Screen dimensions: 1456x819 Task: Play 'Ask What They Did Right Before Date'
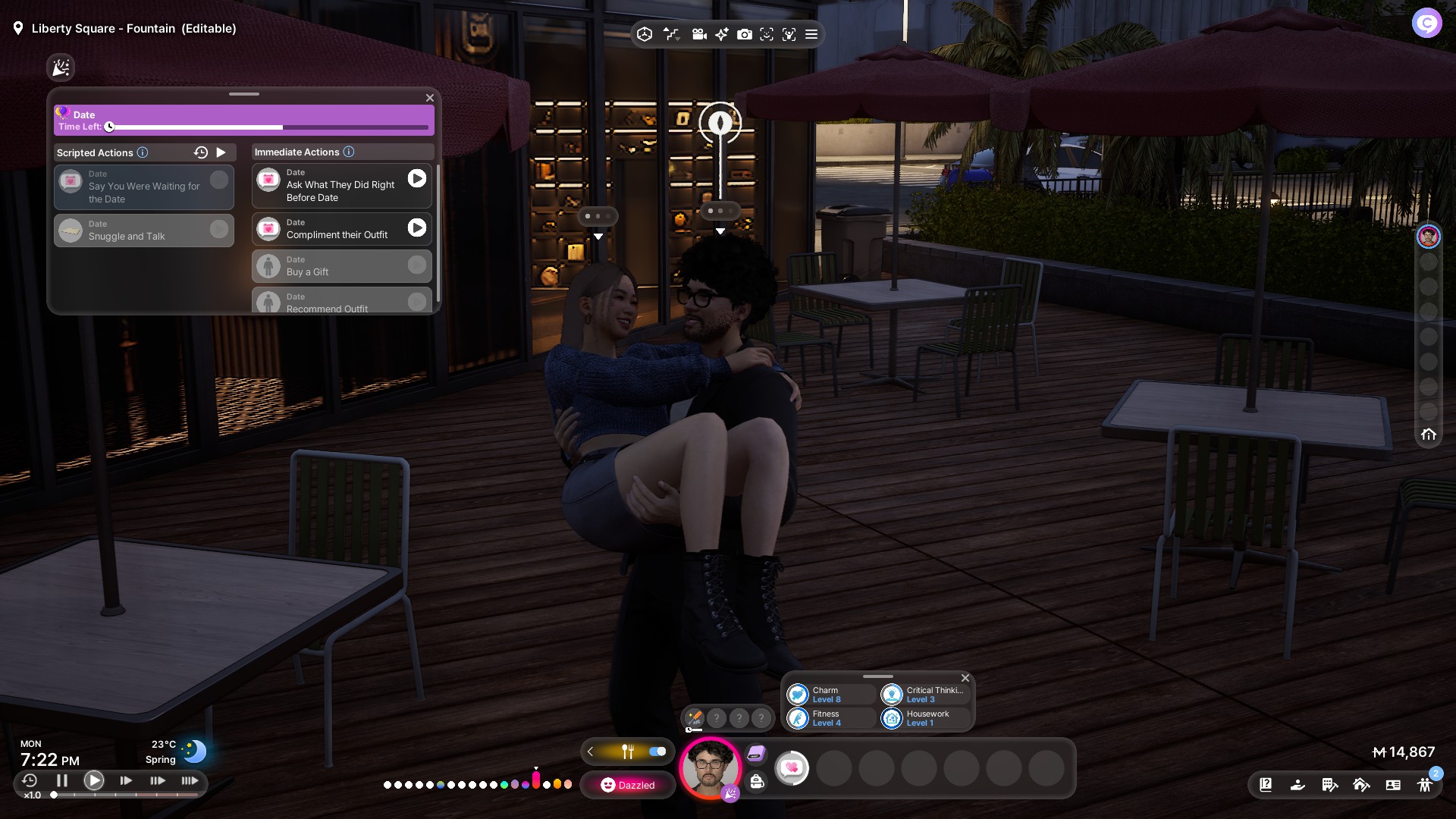[417, 178]
